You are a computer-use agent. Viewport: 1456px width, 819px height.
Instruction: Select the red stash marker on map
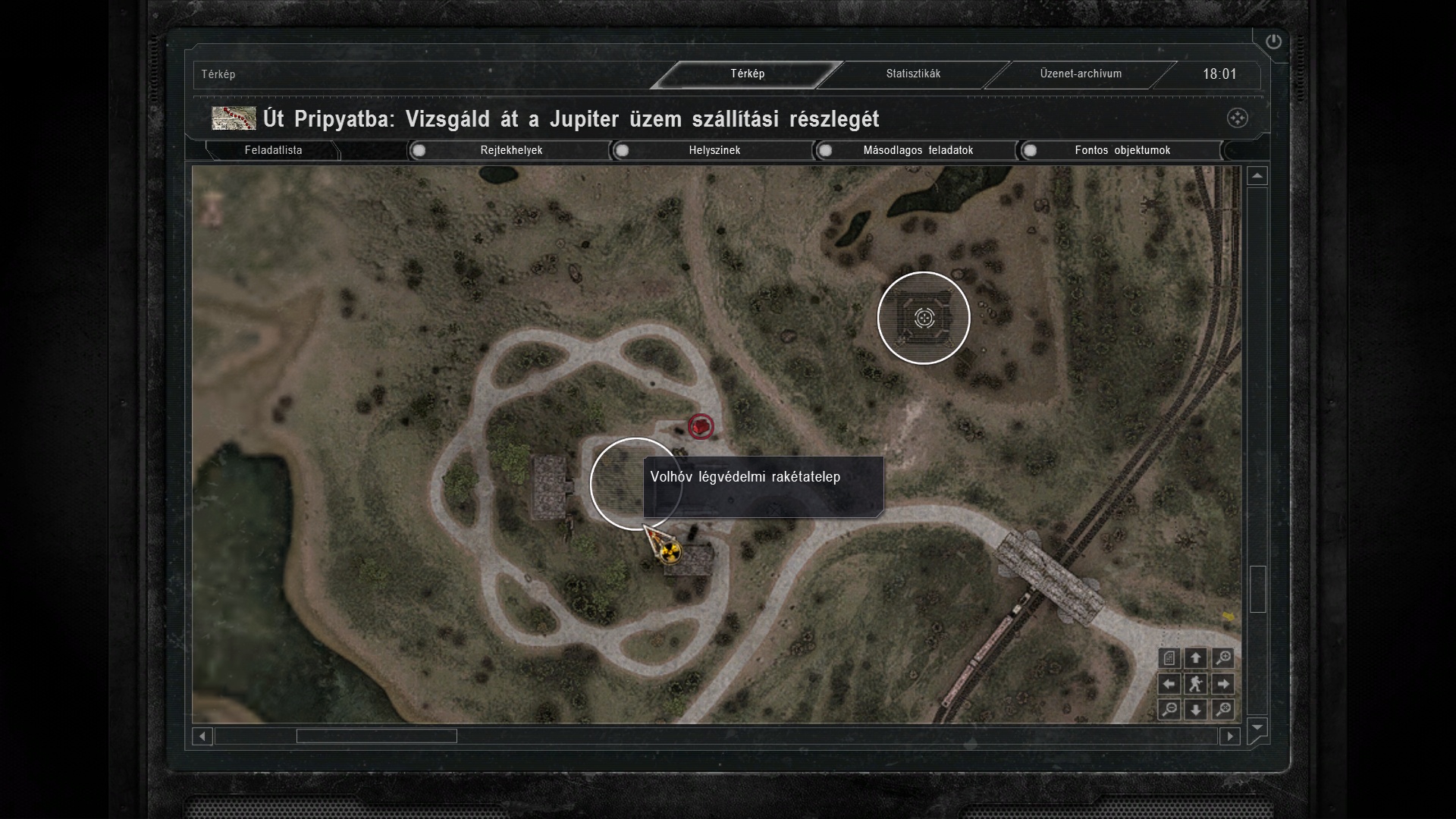701,427
